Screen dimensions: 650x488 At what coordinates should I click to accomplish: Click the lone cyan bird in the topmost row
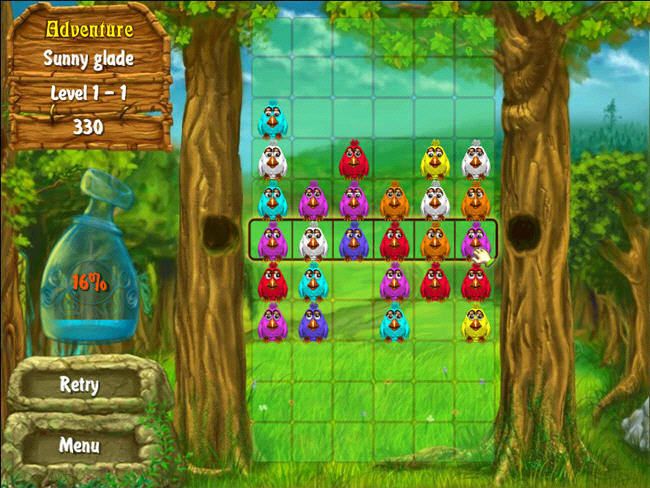coord(272,121)
